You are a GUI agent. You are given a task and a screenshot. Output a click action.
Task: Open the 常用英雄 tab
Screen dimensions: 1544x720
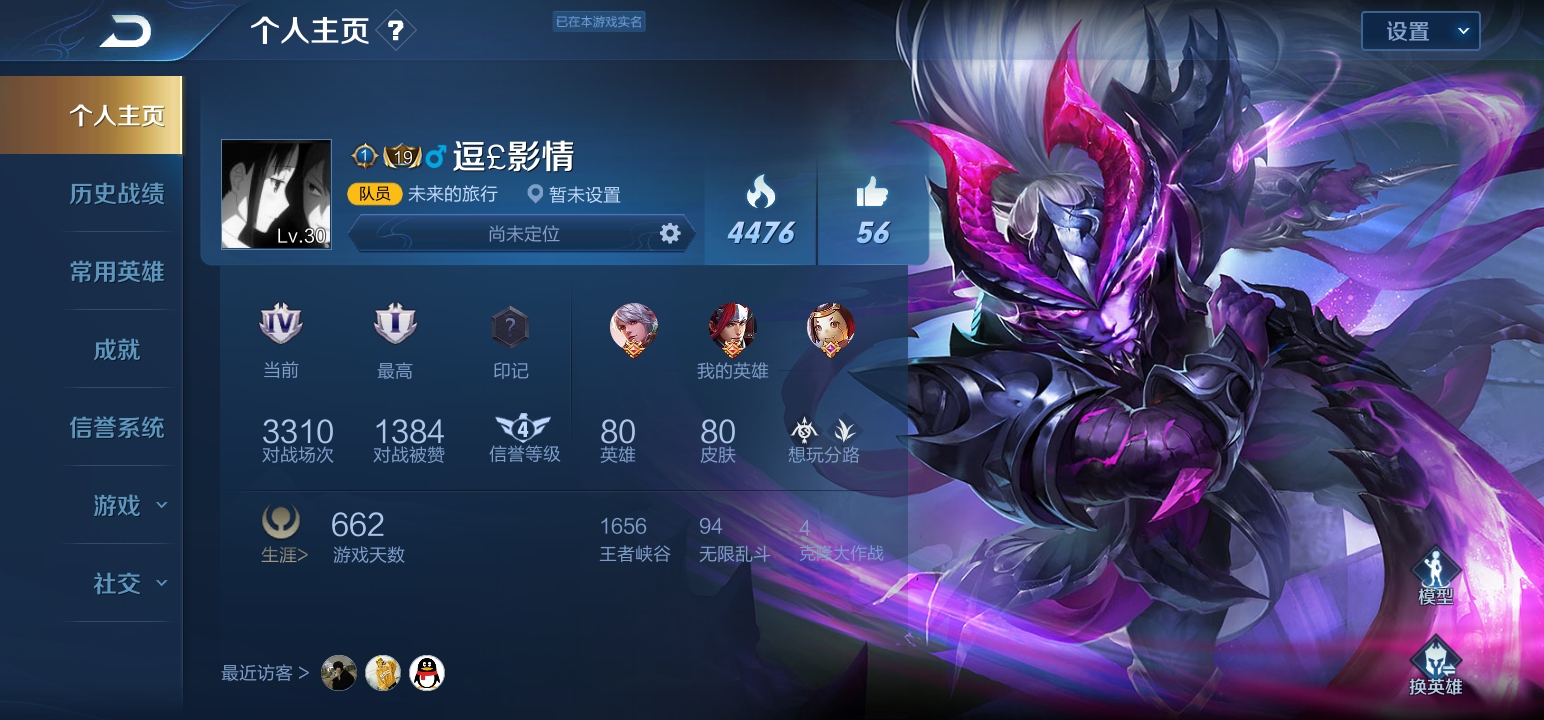pyautogui.click(x=117, y=271)
